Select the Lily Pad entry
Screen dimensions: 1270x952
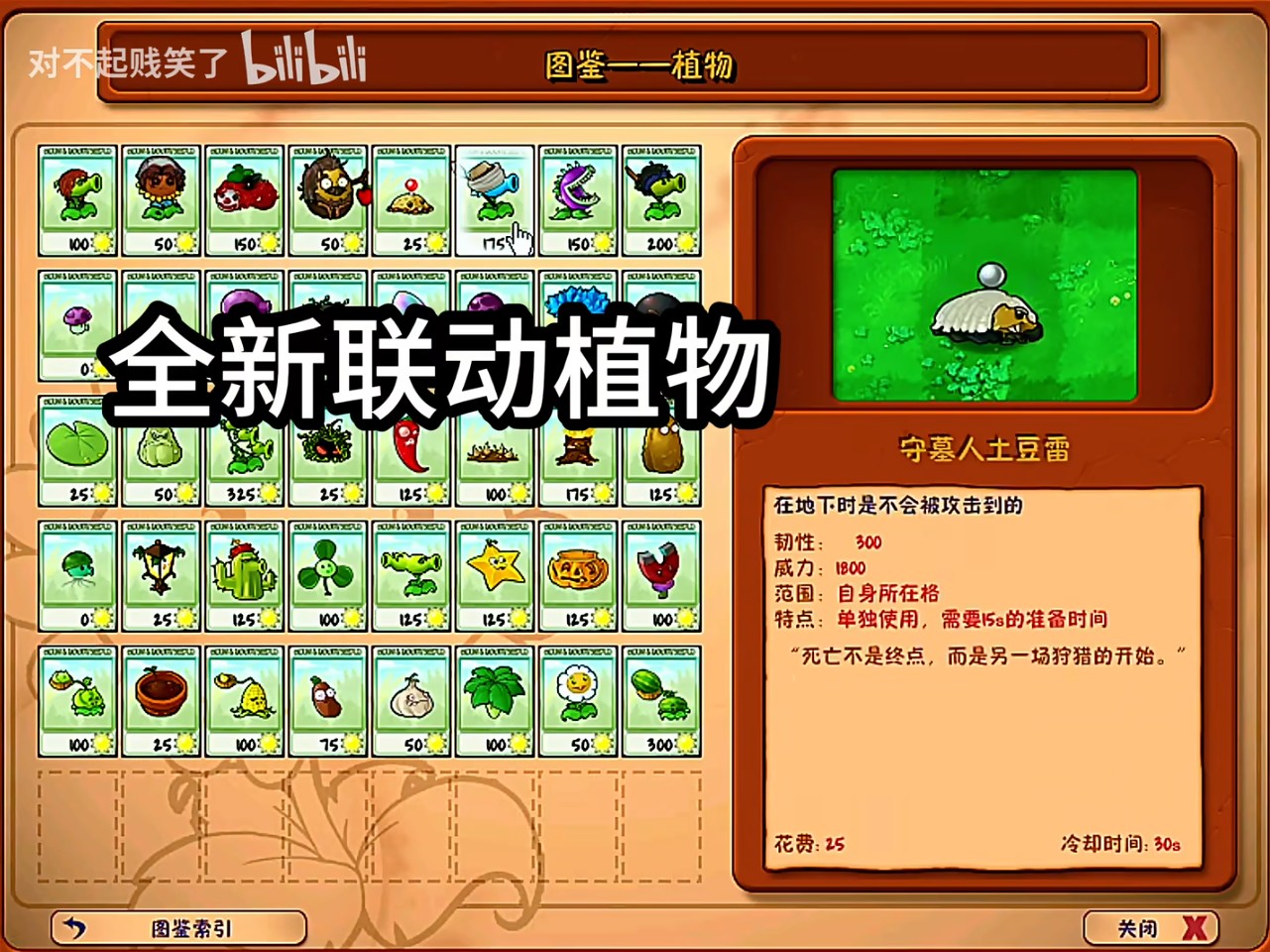point(79,451)
